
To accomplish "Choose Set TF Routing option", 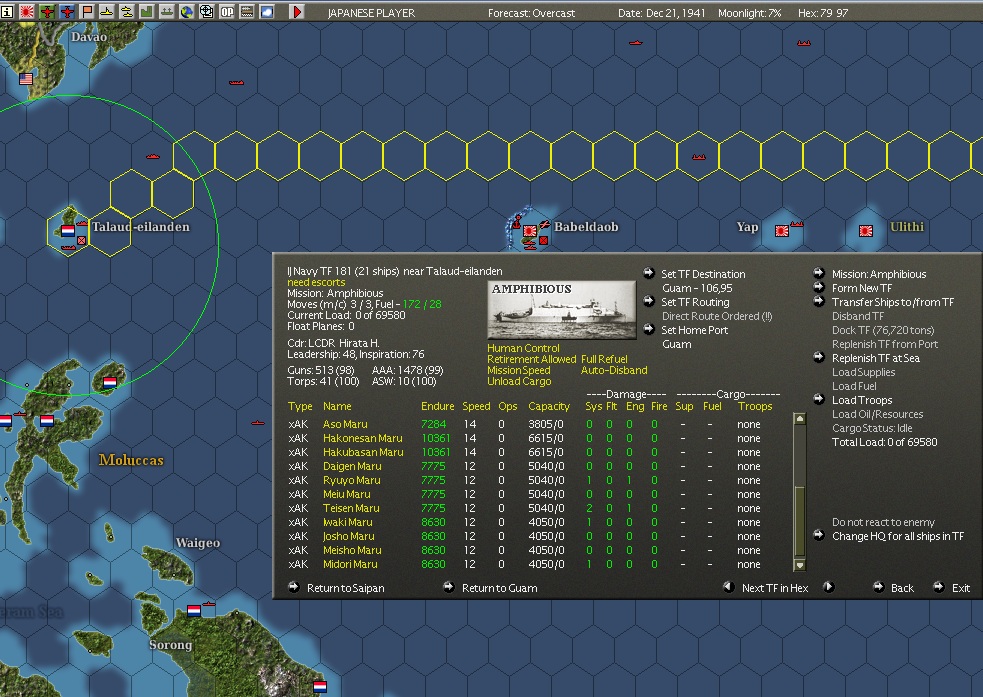I will (x=695, y=302).
